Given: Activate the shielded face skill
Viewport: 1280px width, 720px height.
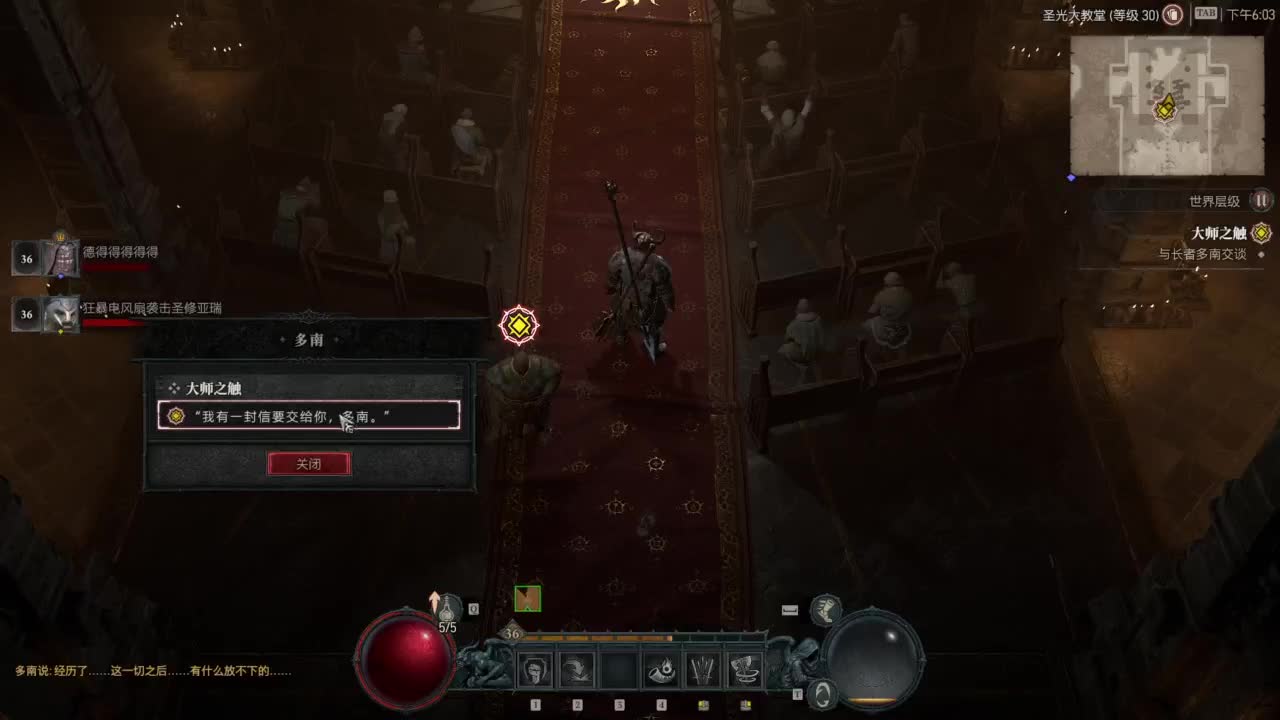Looking at the screenshot, I should pyautogui.click(x=535, y=670).
